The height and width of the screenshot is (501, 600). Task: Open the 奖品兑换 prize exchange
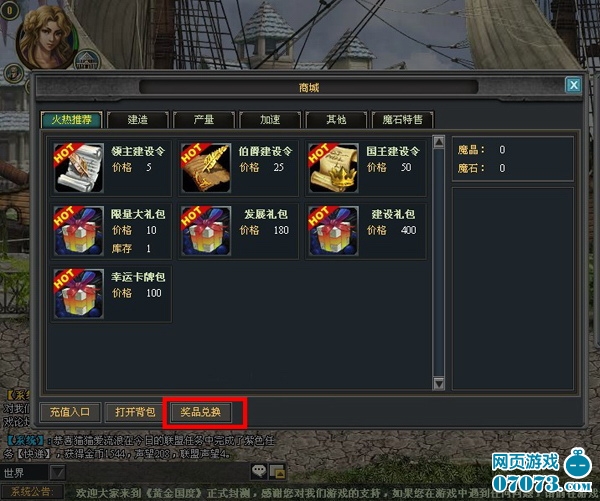(201, 412)
